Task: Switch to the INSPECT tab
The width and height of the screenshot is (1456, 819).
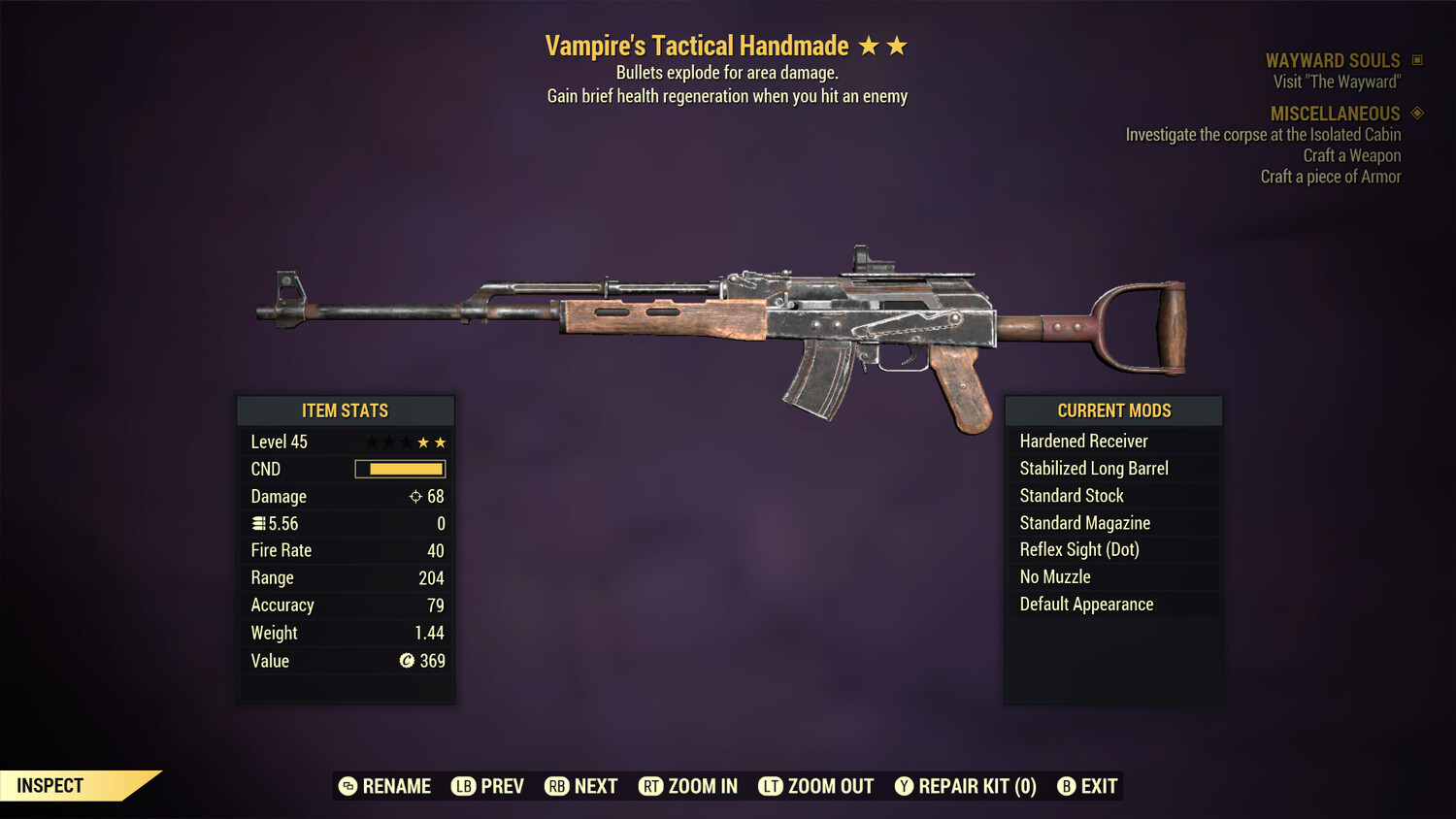Action: point(50,785)
